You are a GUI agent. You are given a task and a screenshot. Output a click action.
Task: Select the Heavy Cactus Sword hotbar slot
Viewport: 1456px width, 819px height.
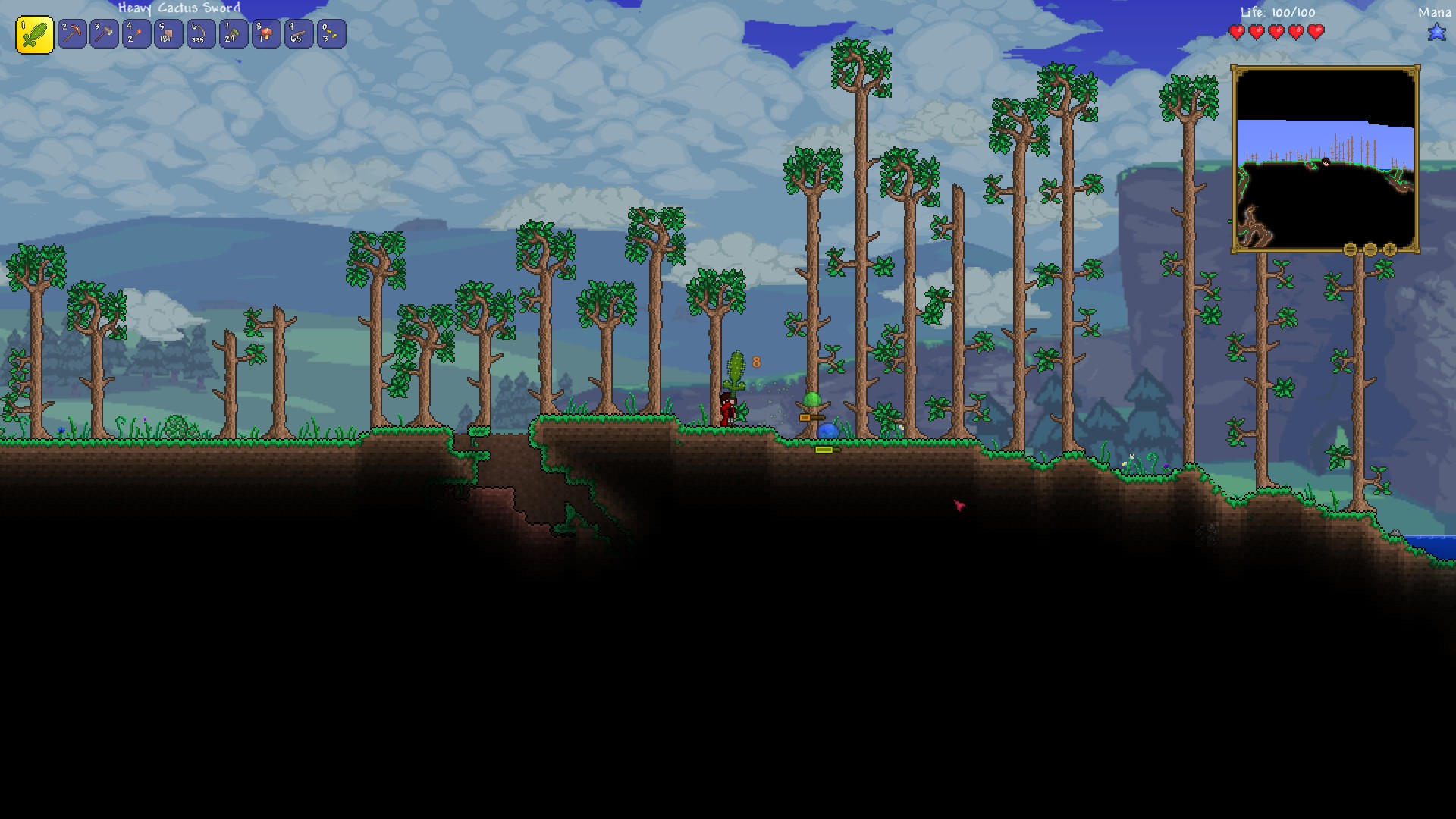[34, 35]
